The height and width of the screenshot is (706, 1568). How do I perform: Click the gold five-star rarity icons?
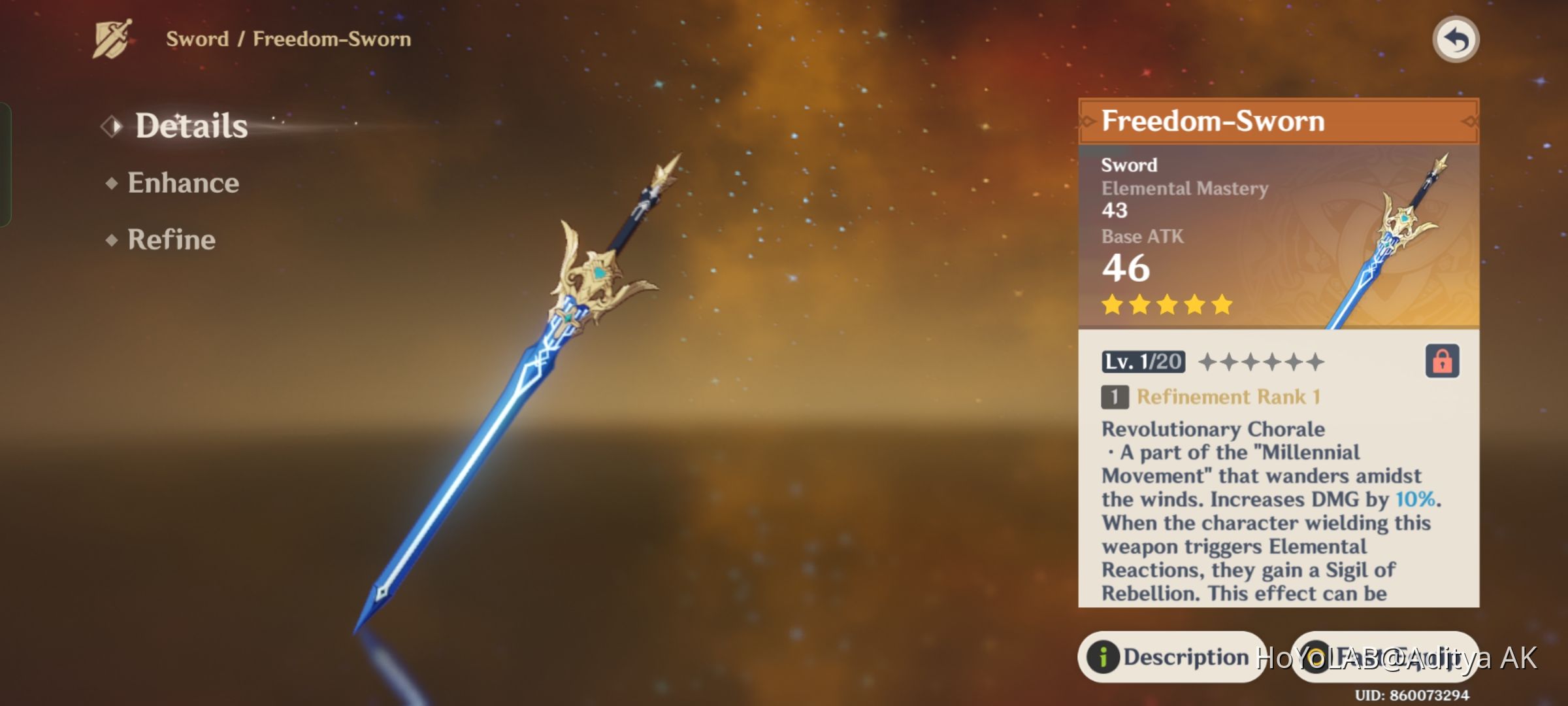(1166, 305)
